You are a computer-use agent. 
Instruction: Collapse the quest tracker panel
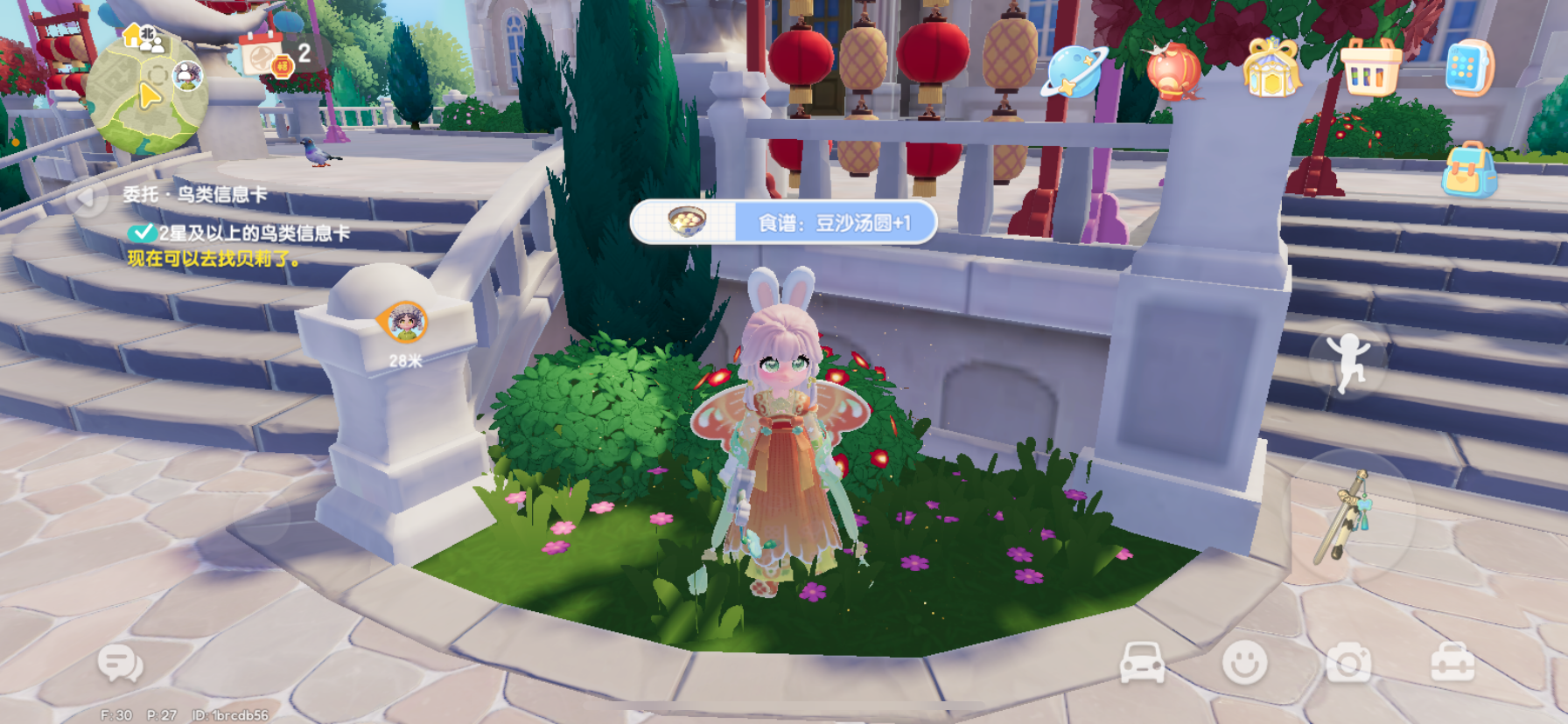click(85, 197)
